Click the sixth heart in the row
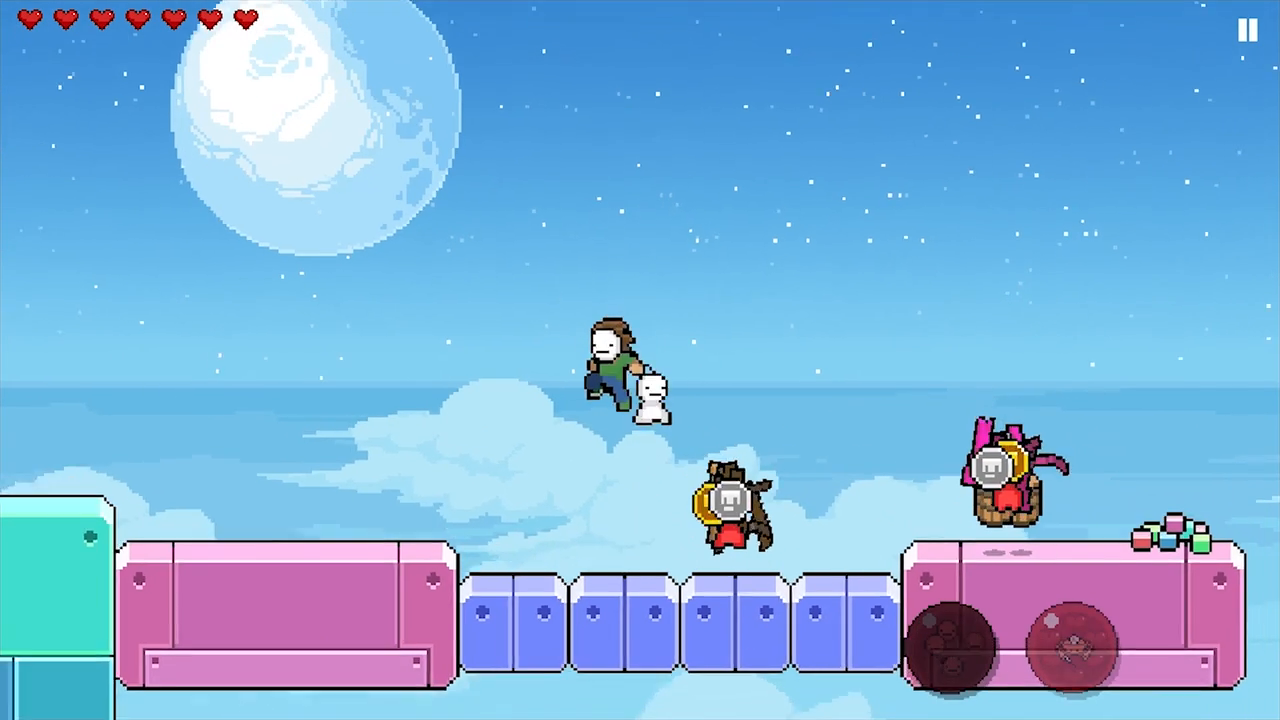1280x720 pixels. (x=209, y=19)
